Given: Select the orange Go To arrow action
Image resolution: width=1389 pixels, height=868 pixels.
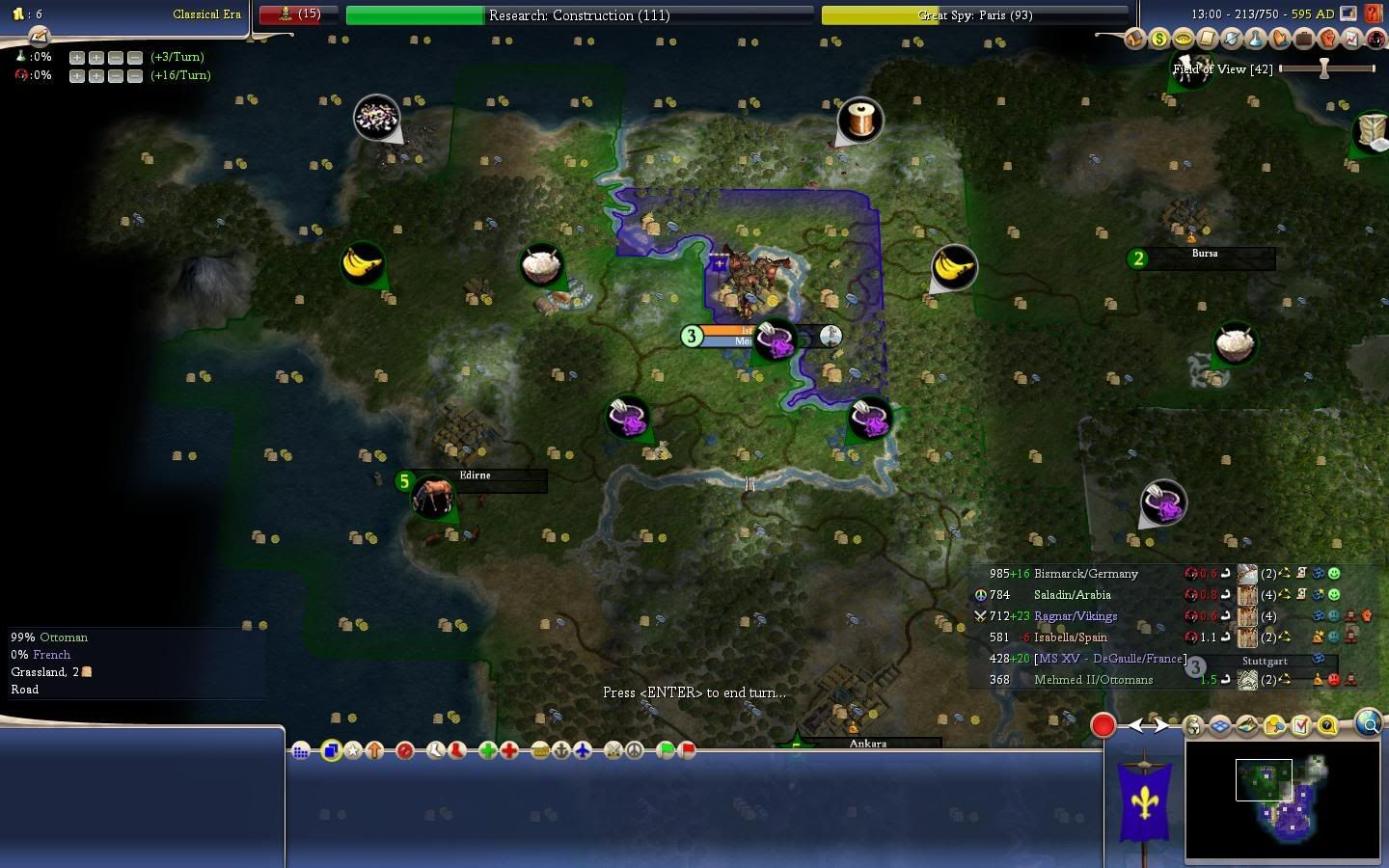Looking at the screenshot, I should coord(374,750).
